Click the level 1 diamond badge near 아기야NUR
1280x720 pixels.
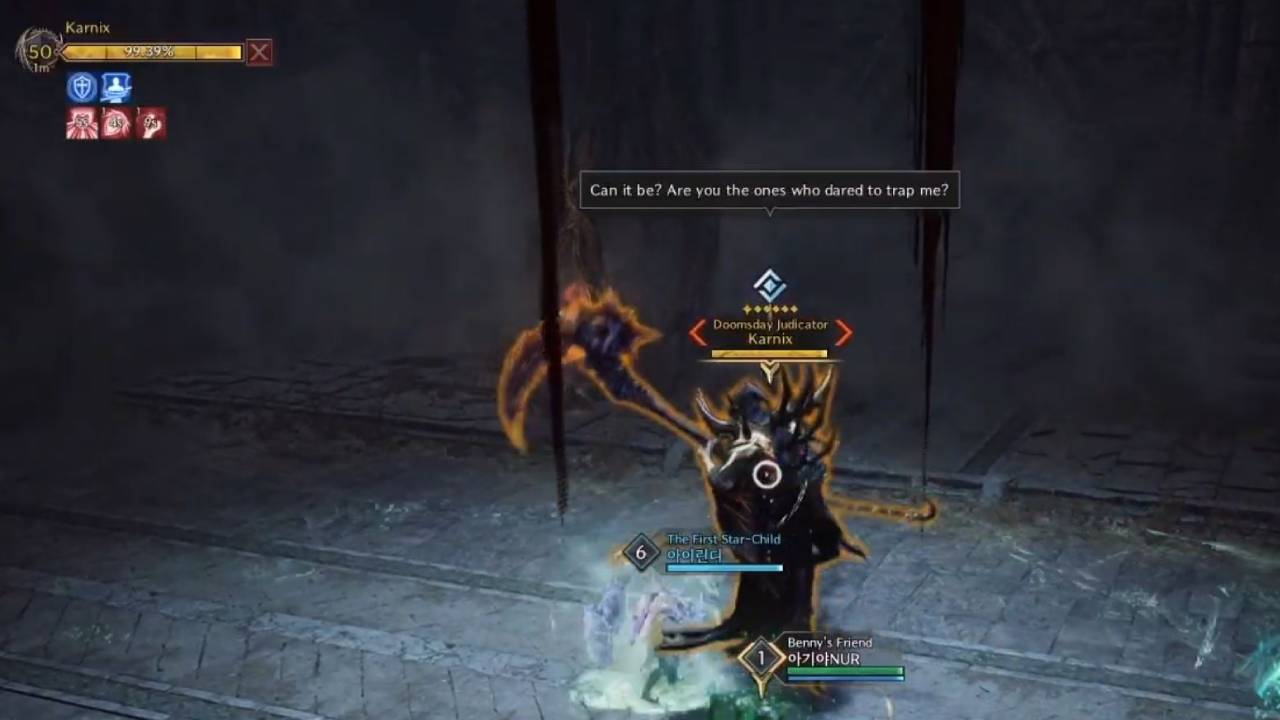pos(763,657)
